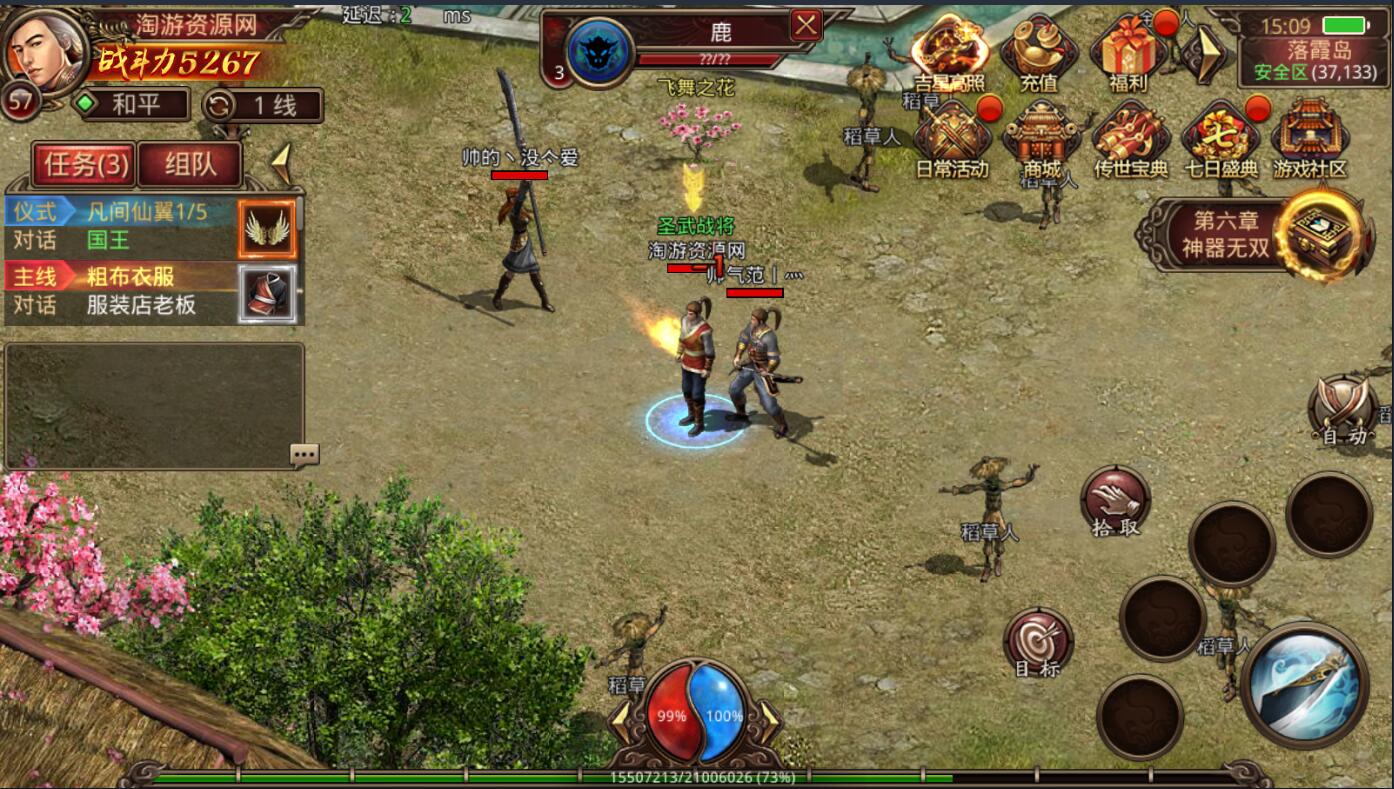Open the 吉星高照 event icon
Viewport: 1394px width, 789px height.
coord(950,52)
